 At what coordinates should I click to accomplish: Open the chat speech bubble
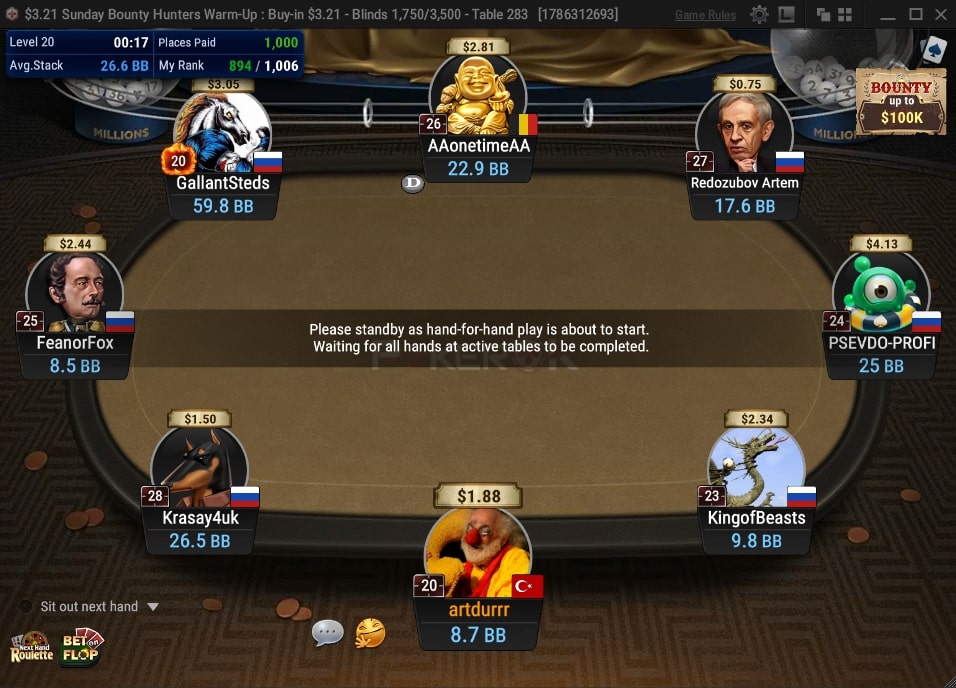328,632
